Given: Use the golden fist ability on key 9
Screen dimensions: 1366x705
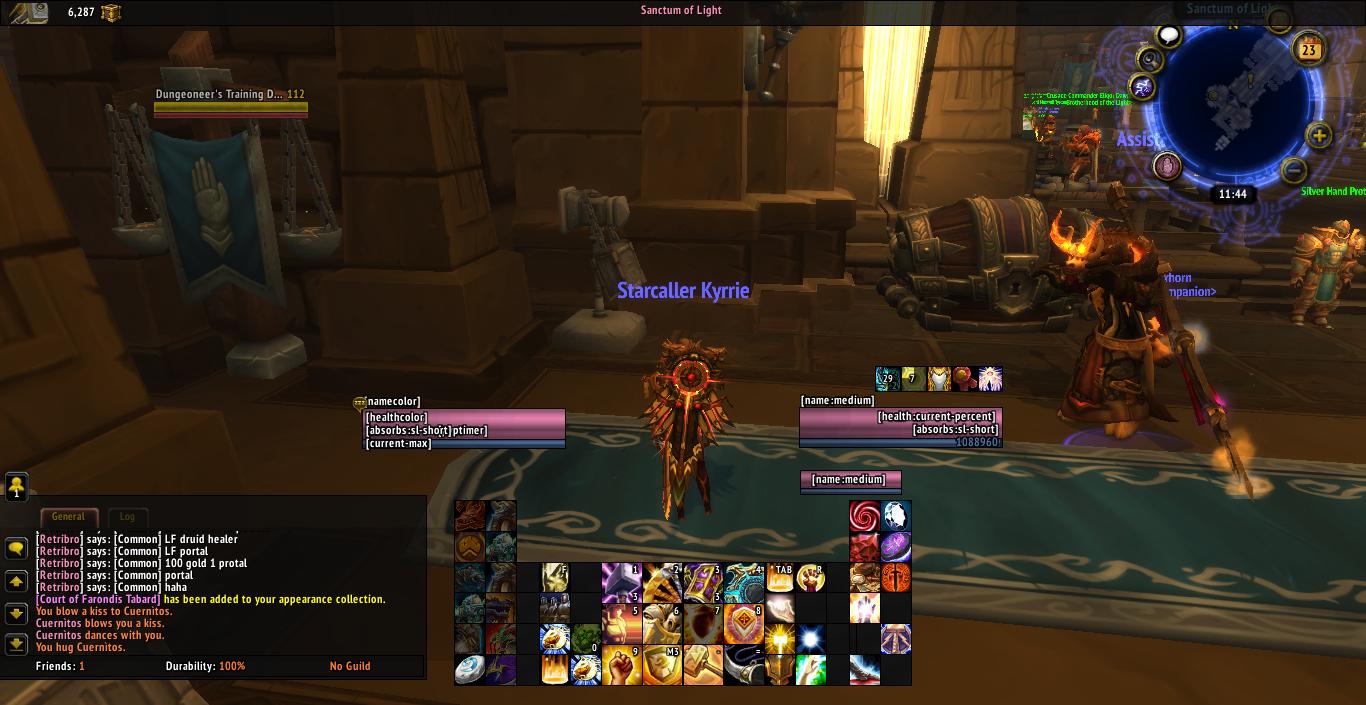Looking at the screenshot, I should [x=620, y=667].
